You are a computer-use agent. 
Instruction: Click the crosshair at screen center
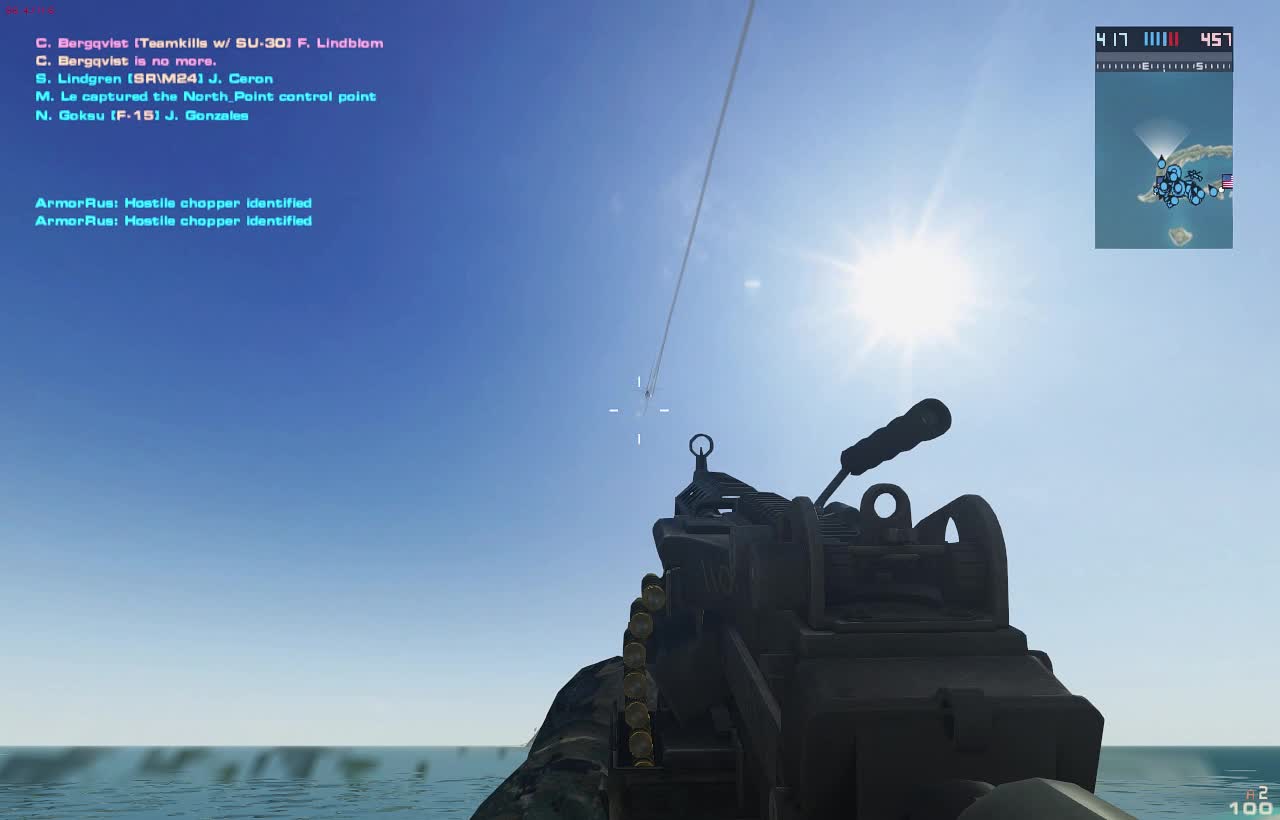(638, 408)
